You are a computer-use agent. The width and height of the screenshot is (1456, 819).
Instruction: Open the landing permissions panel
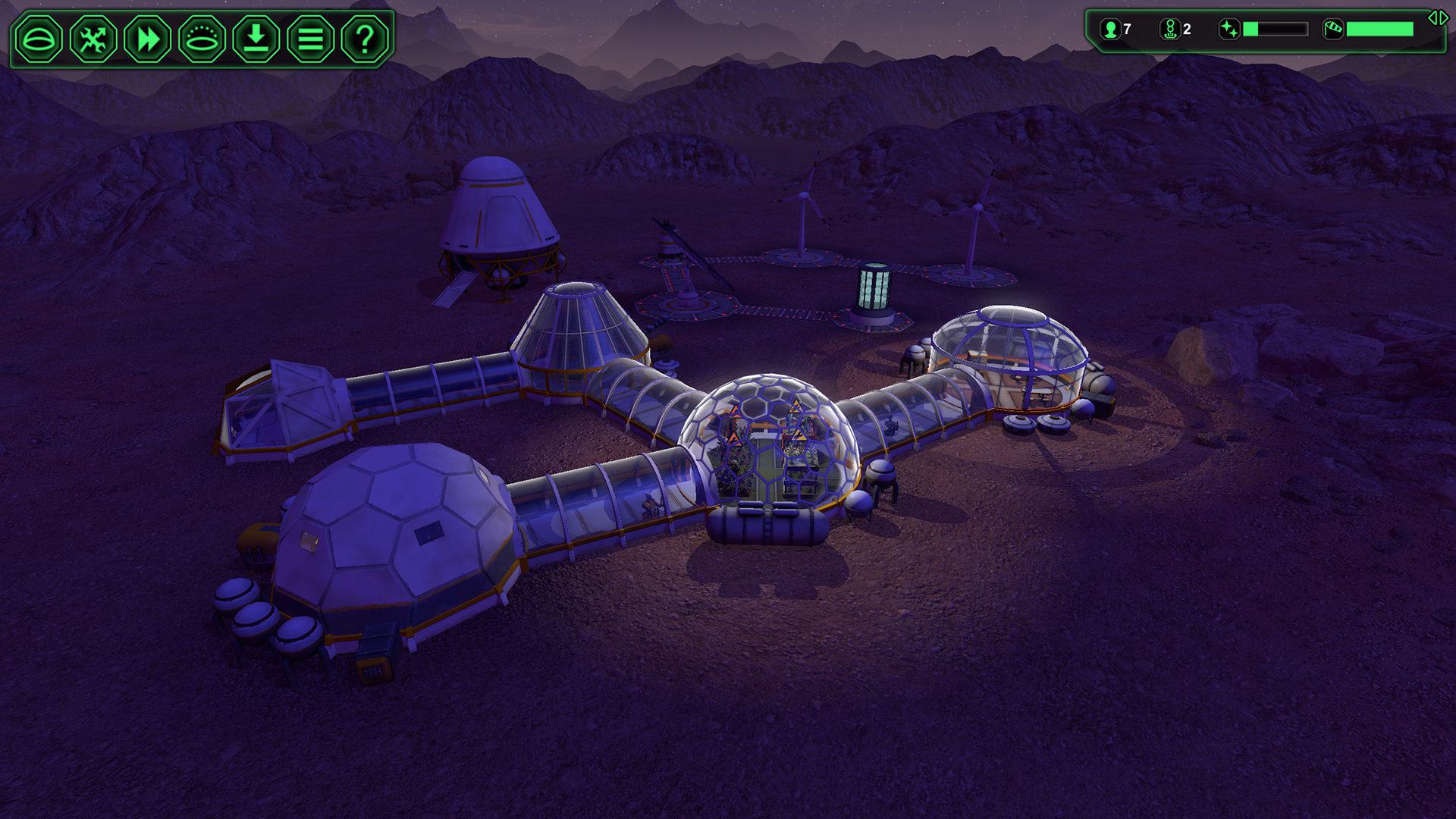[x=200, y=39]
